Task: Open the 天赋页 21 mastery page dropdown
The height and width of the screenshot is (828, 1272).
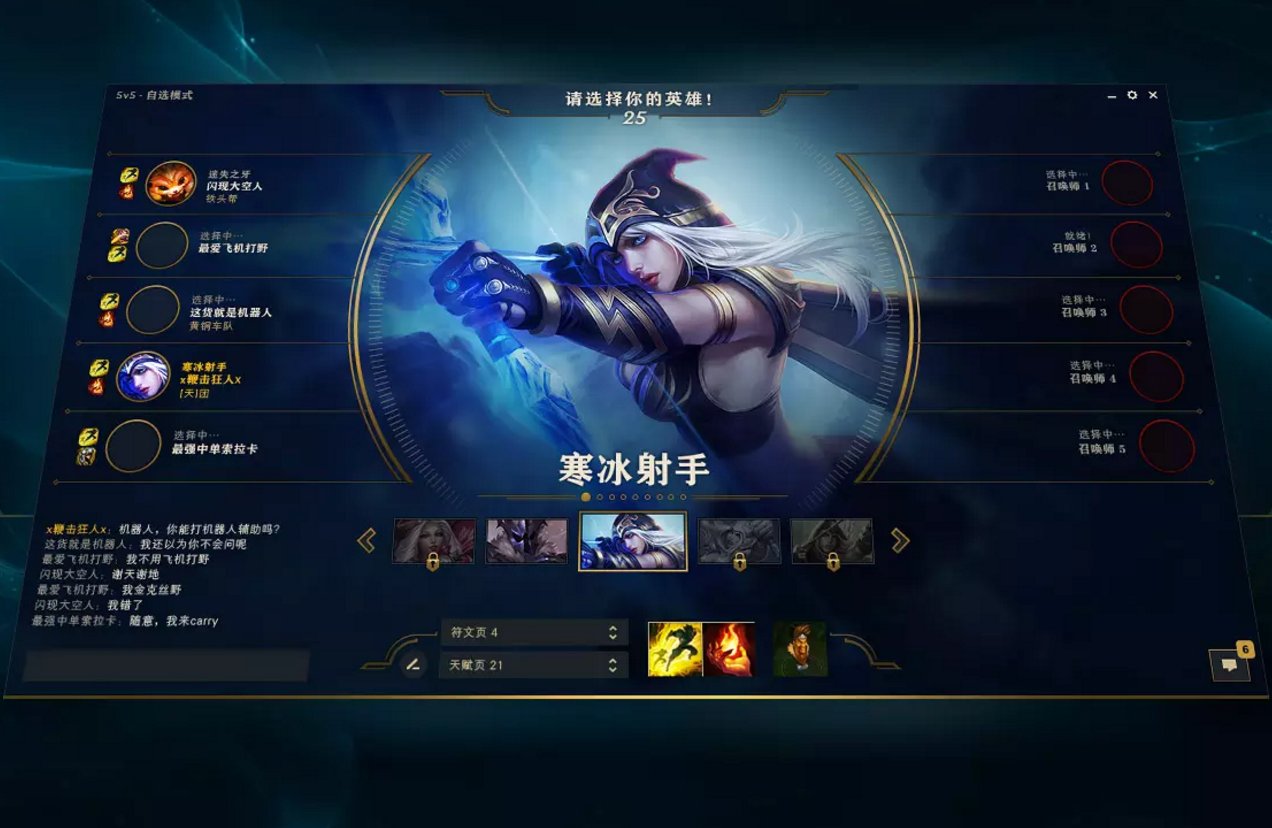Action: [x=533, y=665]
